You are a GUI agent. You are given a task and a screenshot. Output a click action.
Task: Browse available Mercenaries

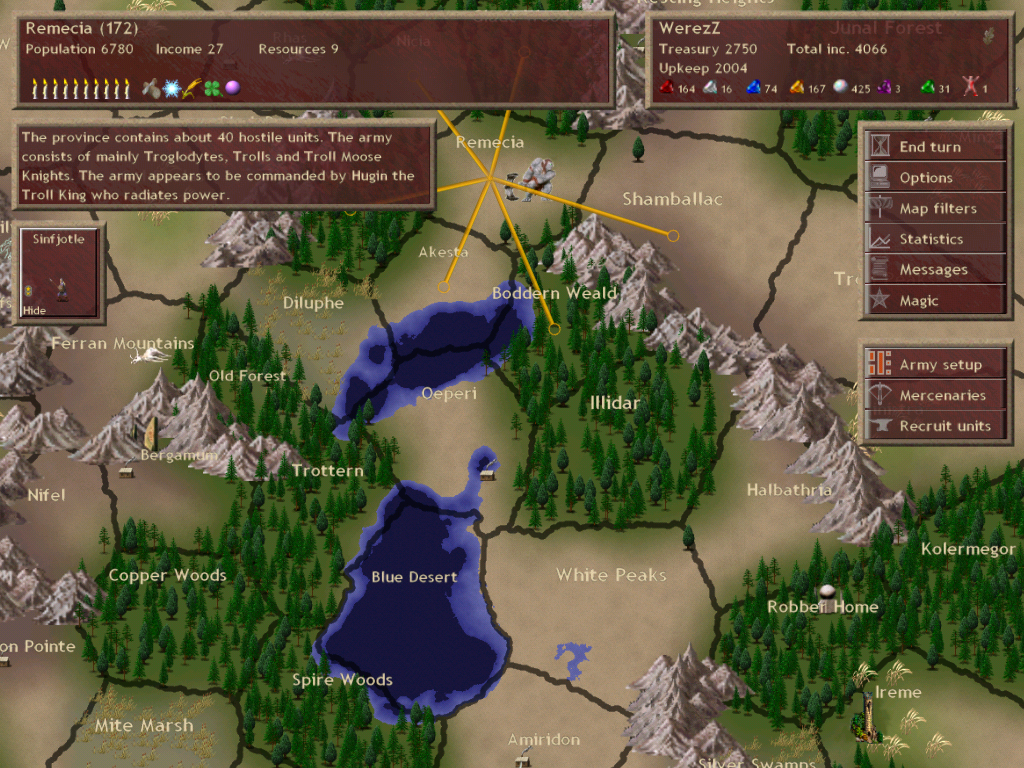tap(936, 395)
